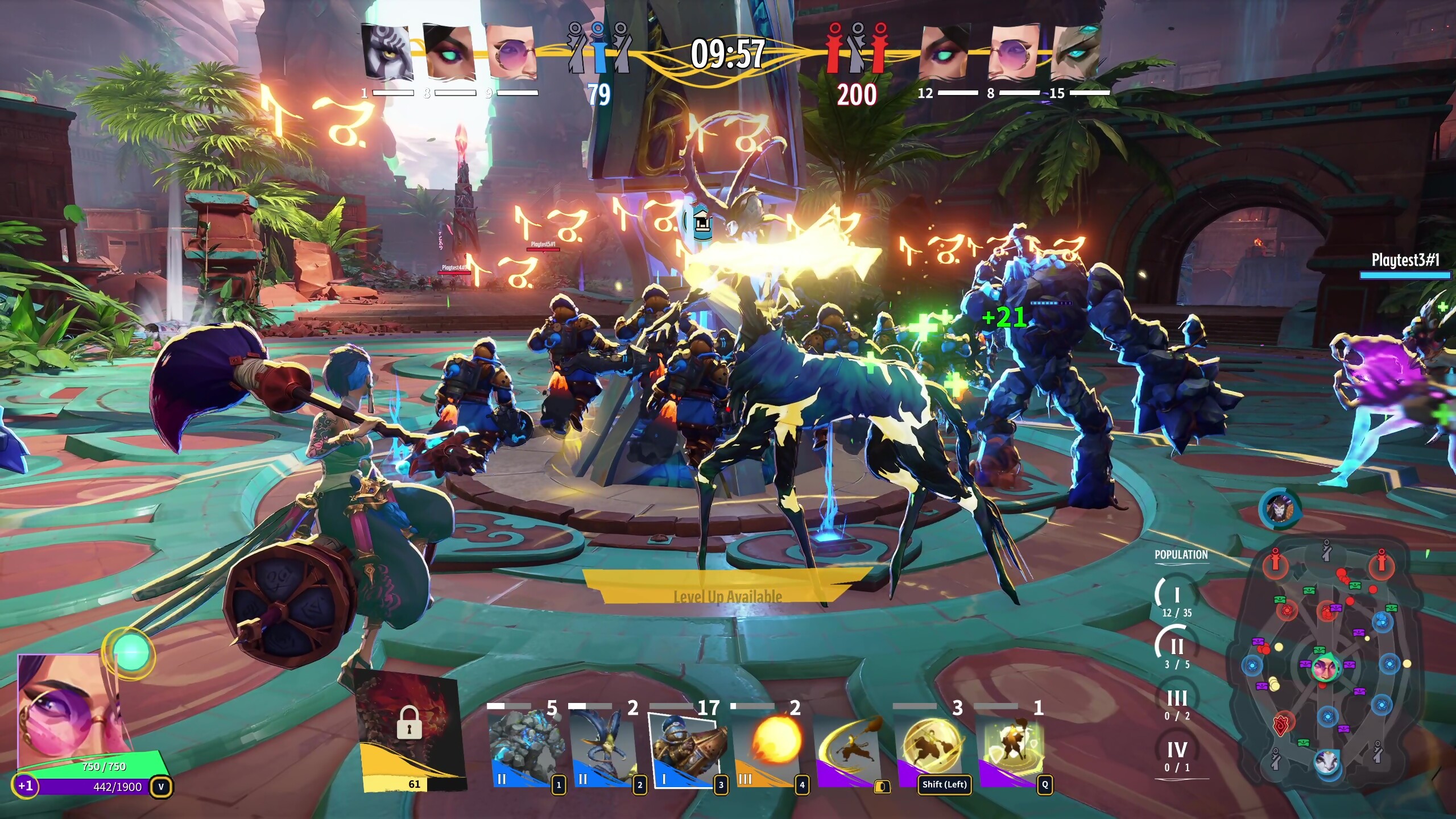Click the +1 level-up badge

[25, 786]
